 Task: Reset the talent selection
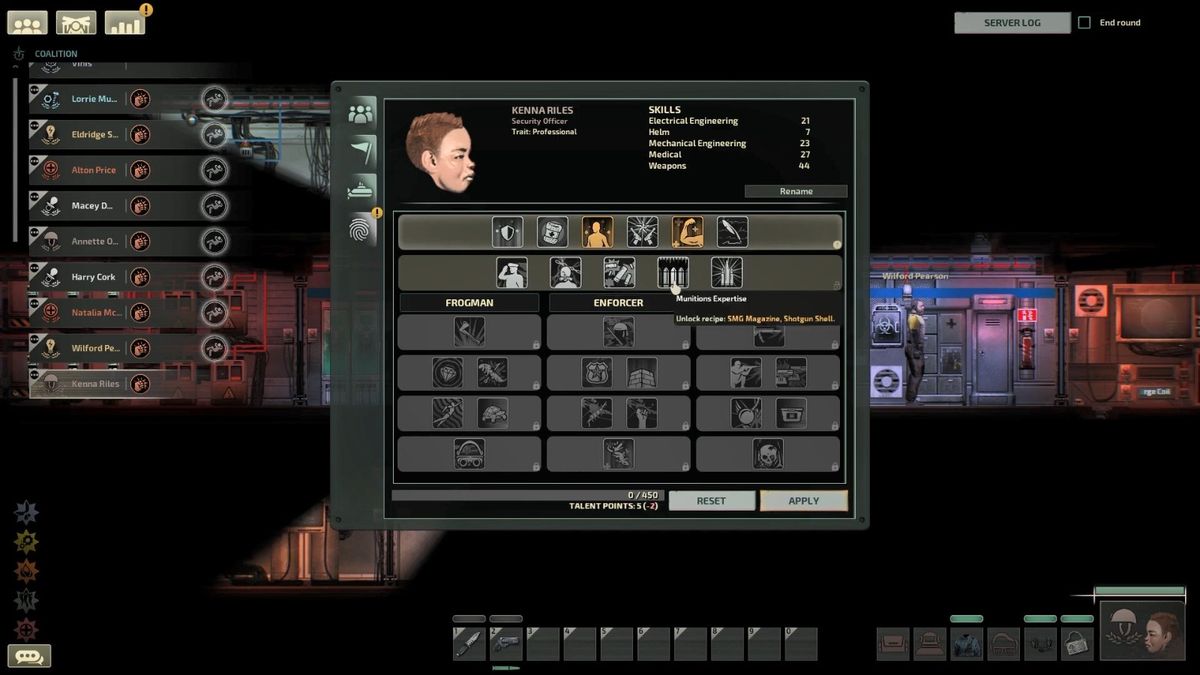tap(711, 501)
